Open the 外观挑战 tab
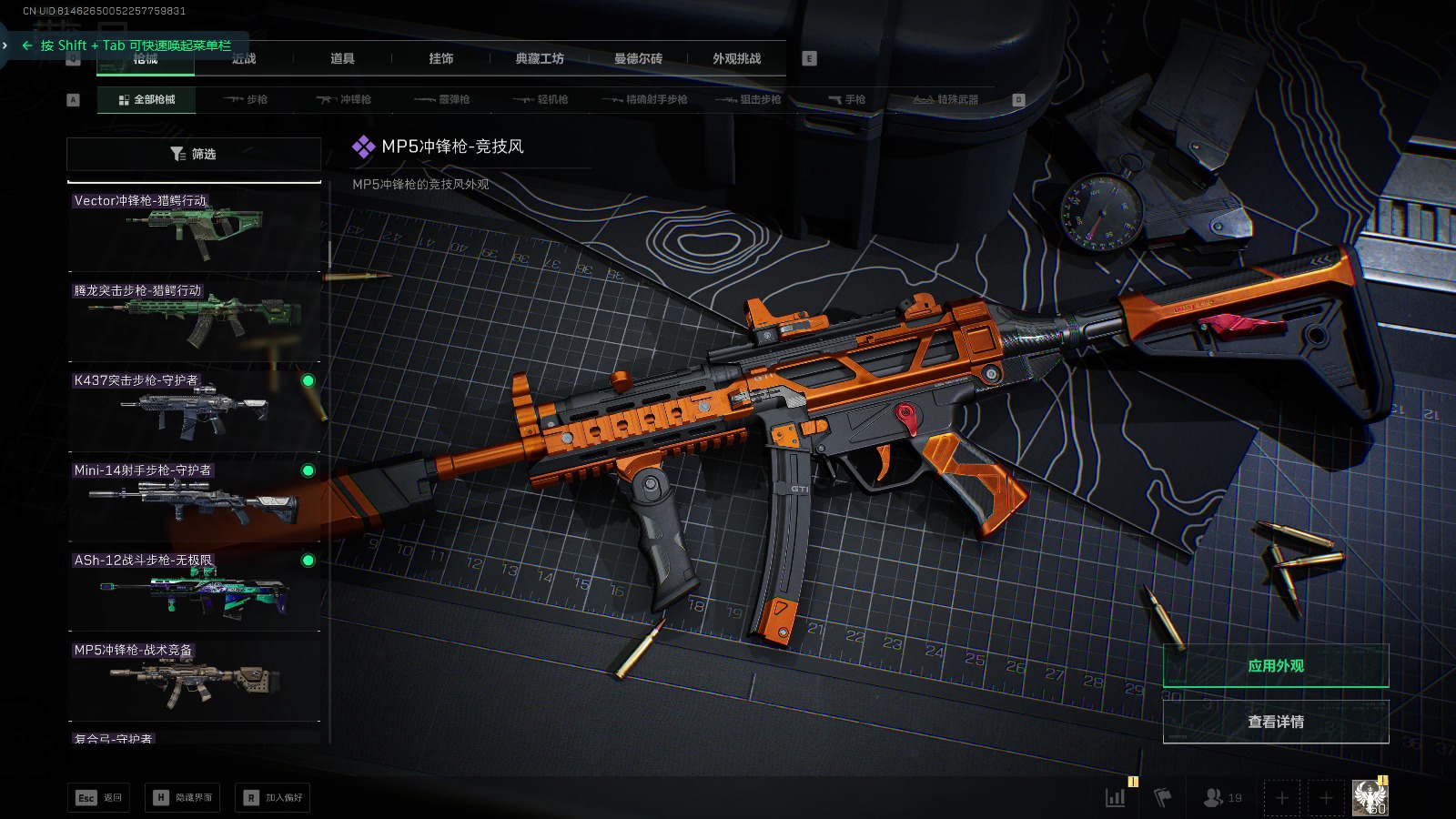The image size is (1456, 819). [736, 59]
